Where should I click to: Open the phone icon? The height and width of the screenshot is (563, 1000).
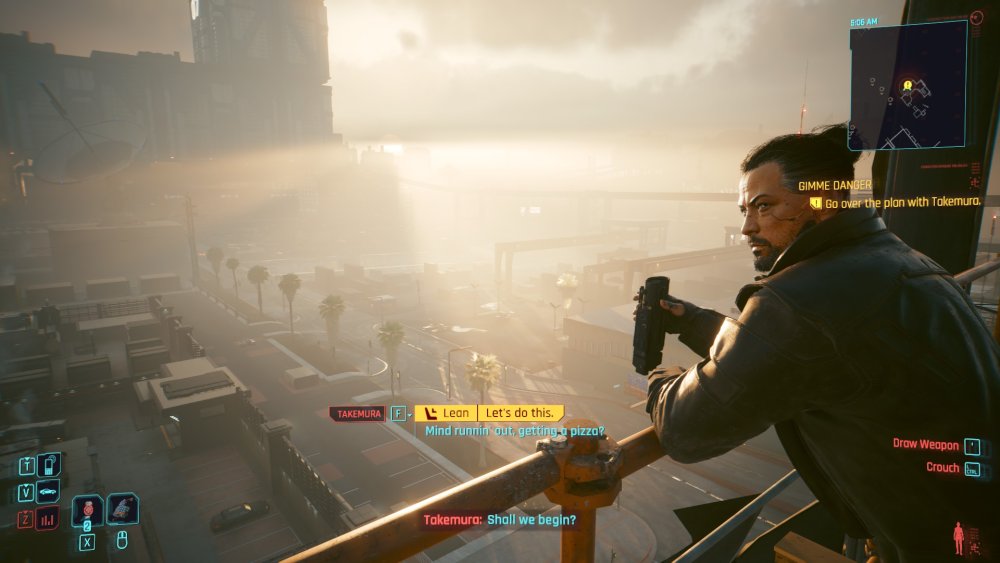pyautogui.click(x=48, y=465)
